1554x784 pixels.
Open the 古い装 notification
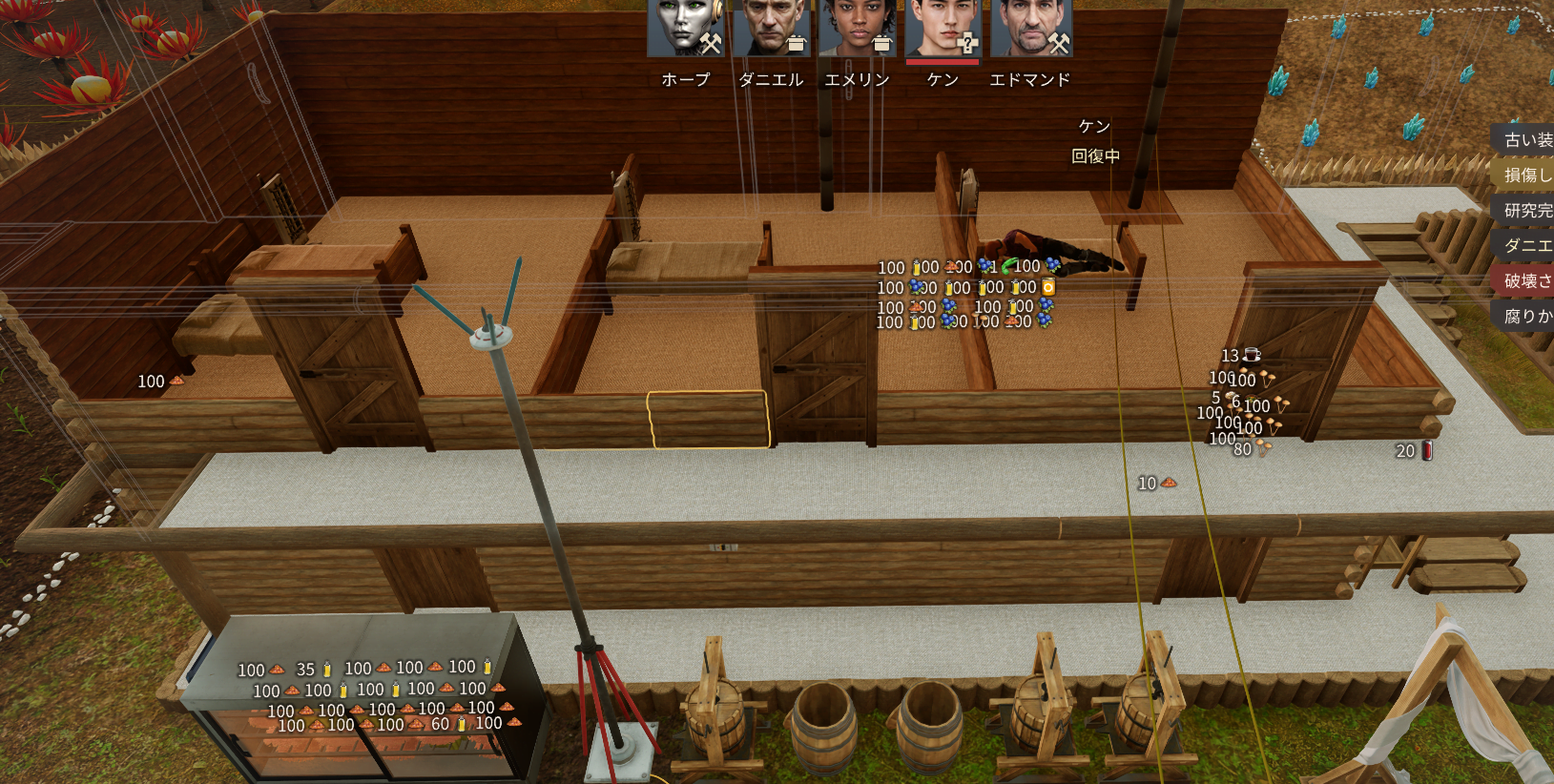(x=1526, y=140)
